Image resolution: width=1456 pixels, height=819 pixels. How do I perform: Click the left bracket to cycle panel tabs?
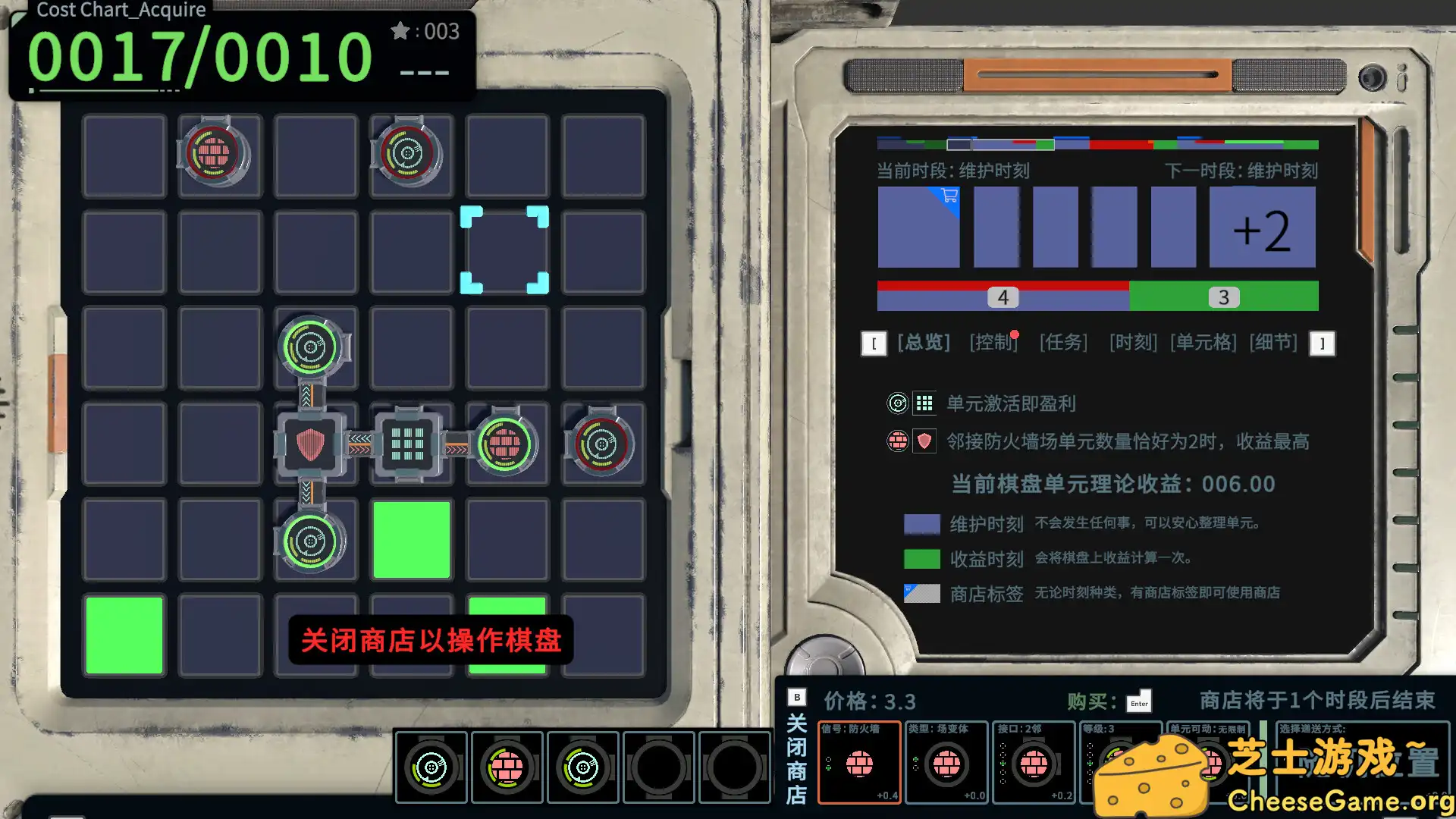click(x=876, y=344)
